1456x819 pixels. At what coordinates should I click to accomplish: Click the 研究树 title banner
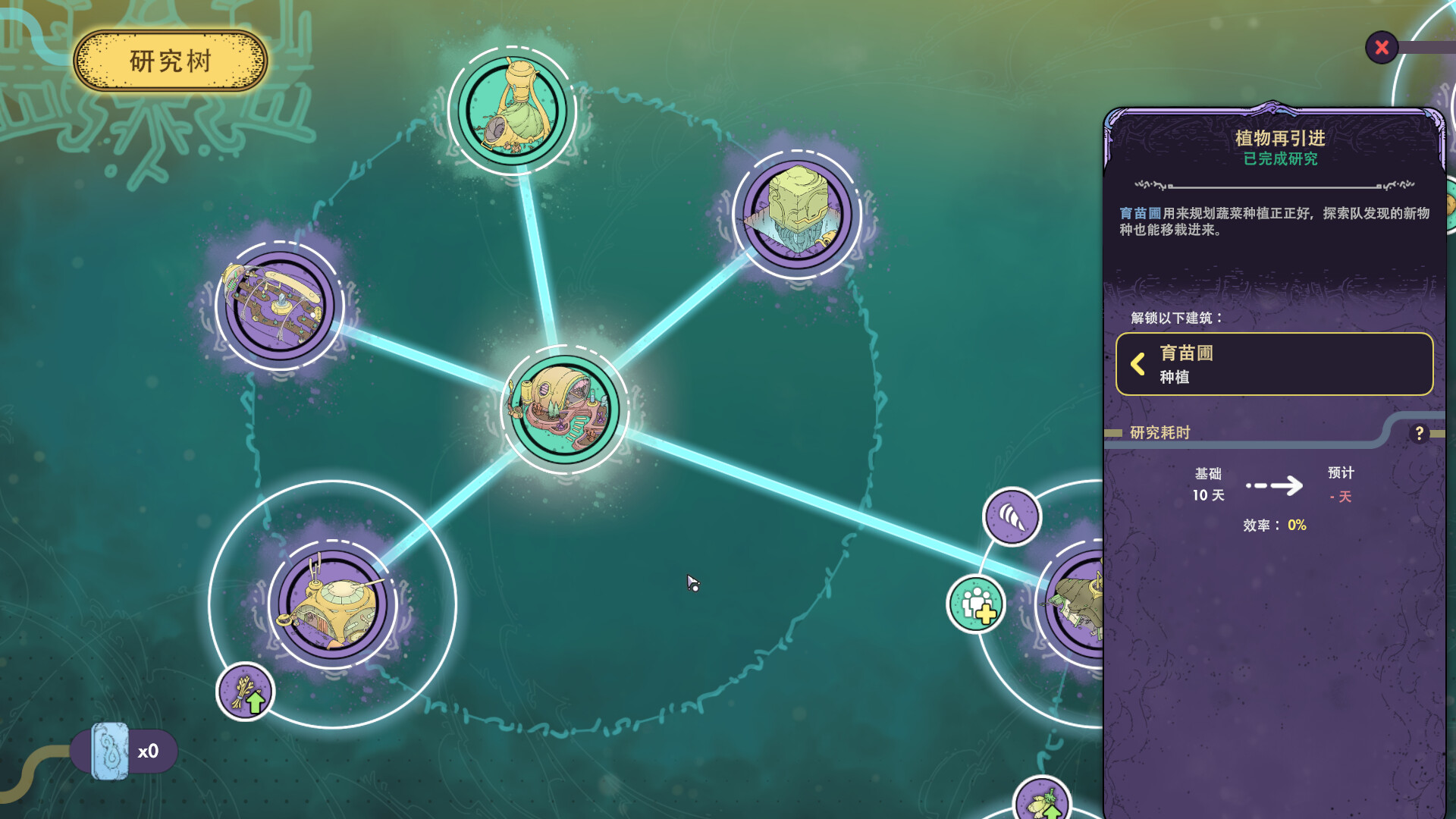[170, 58]
